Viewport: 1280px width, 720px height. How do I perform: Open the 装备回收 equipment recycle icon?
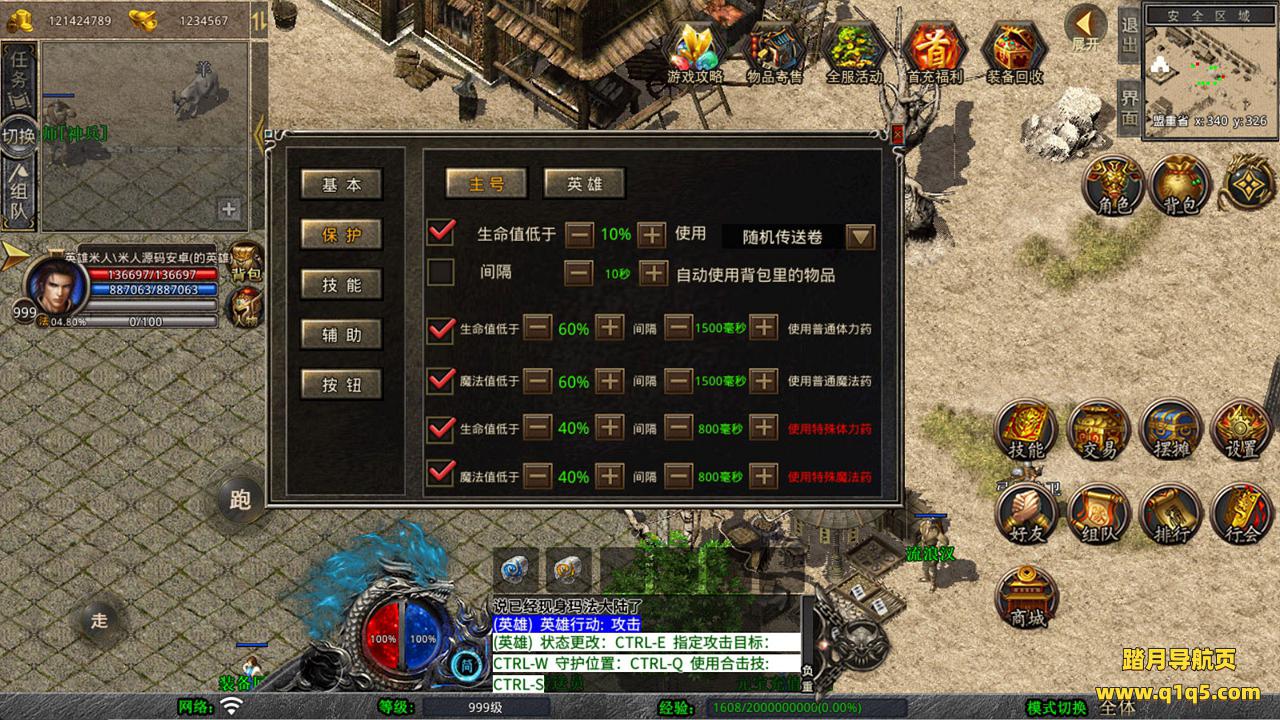1014,50
